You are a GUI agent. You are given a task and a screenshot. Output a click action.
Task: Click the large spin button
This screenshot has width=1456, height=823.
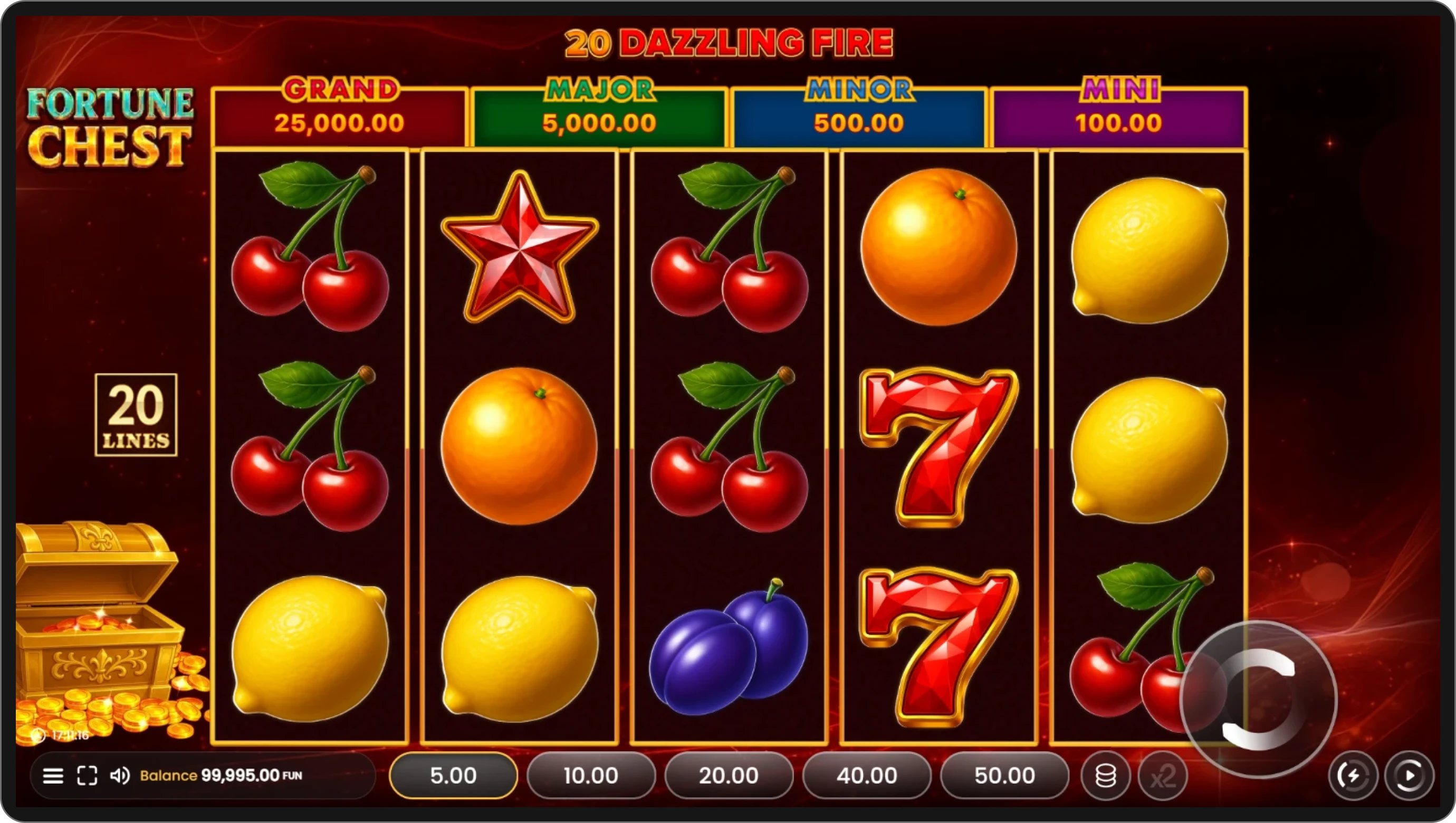click(1258, 700)
